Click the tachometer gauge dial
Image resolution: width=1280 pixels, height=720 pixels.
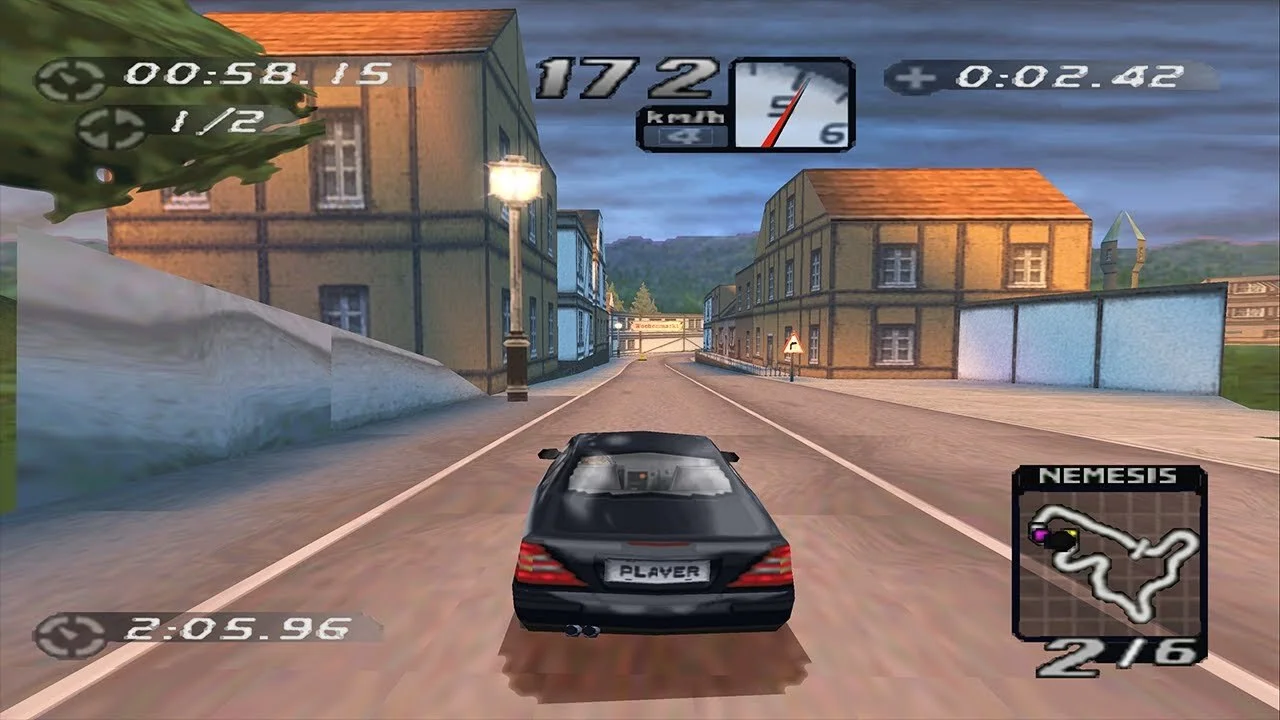tap(793, 105)
